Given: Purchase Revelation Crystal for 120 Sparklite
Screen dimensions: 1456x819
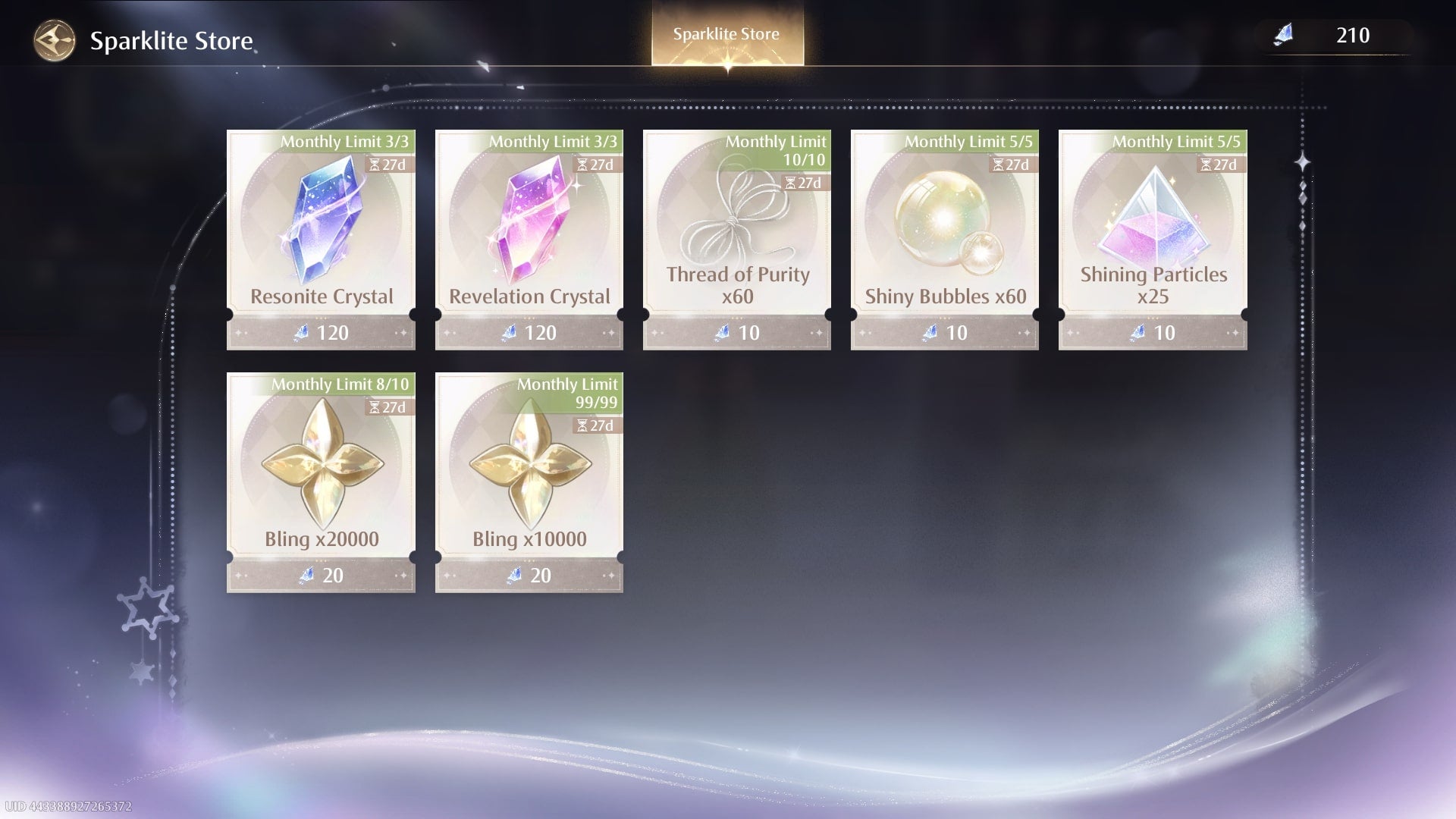Looking at the screenshot, I should click(x=529, y=332).
